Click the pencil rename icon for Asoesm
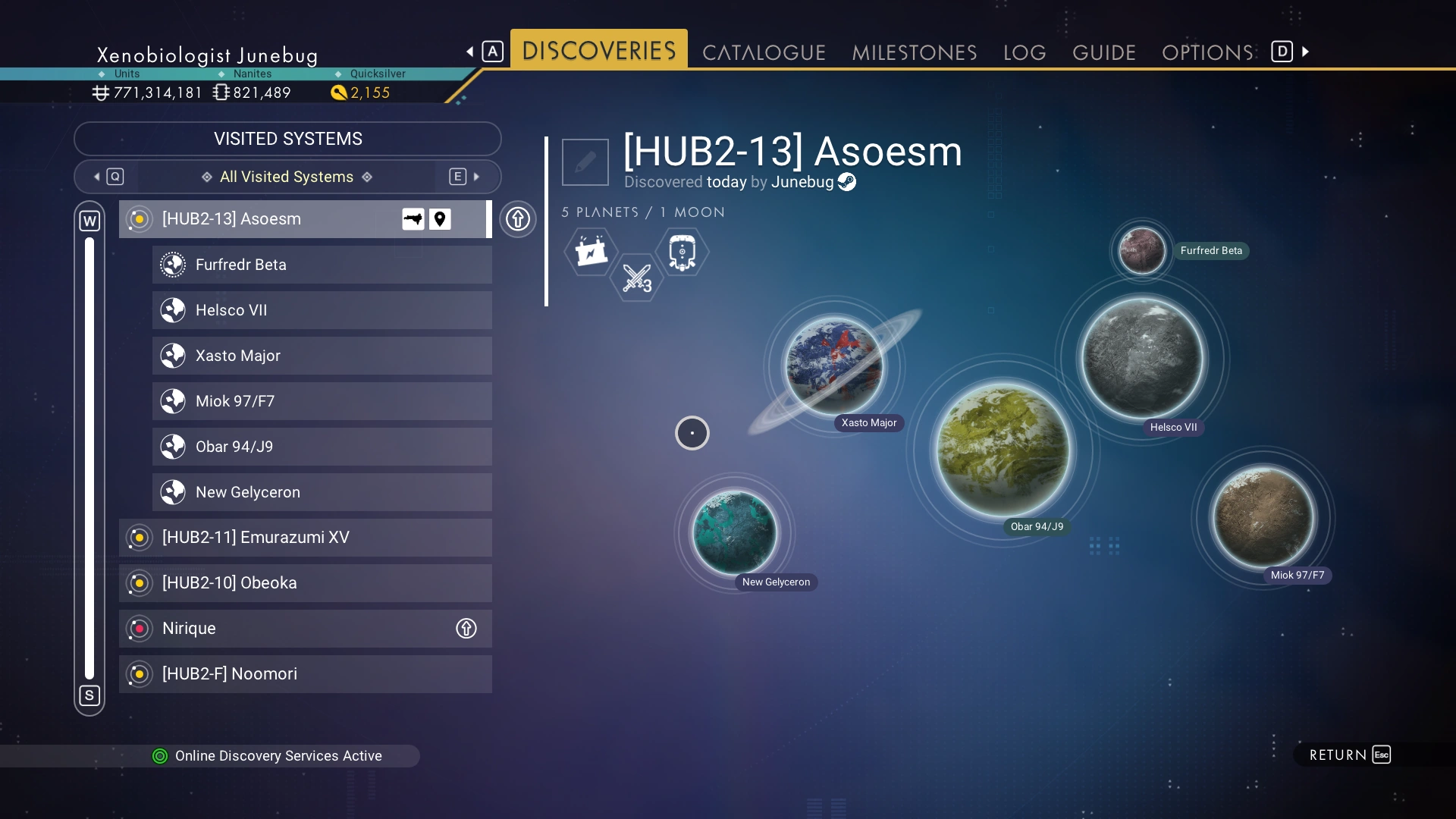The width and height of the screenshot is (1456, 819). (585, 162)
